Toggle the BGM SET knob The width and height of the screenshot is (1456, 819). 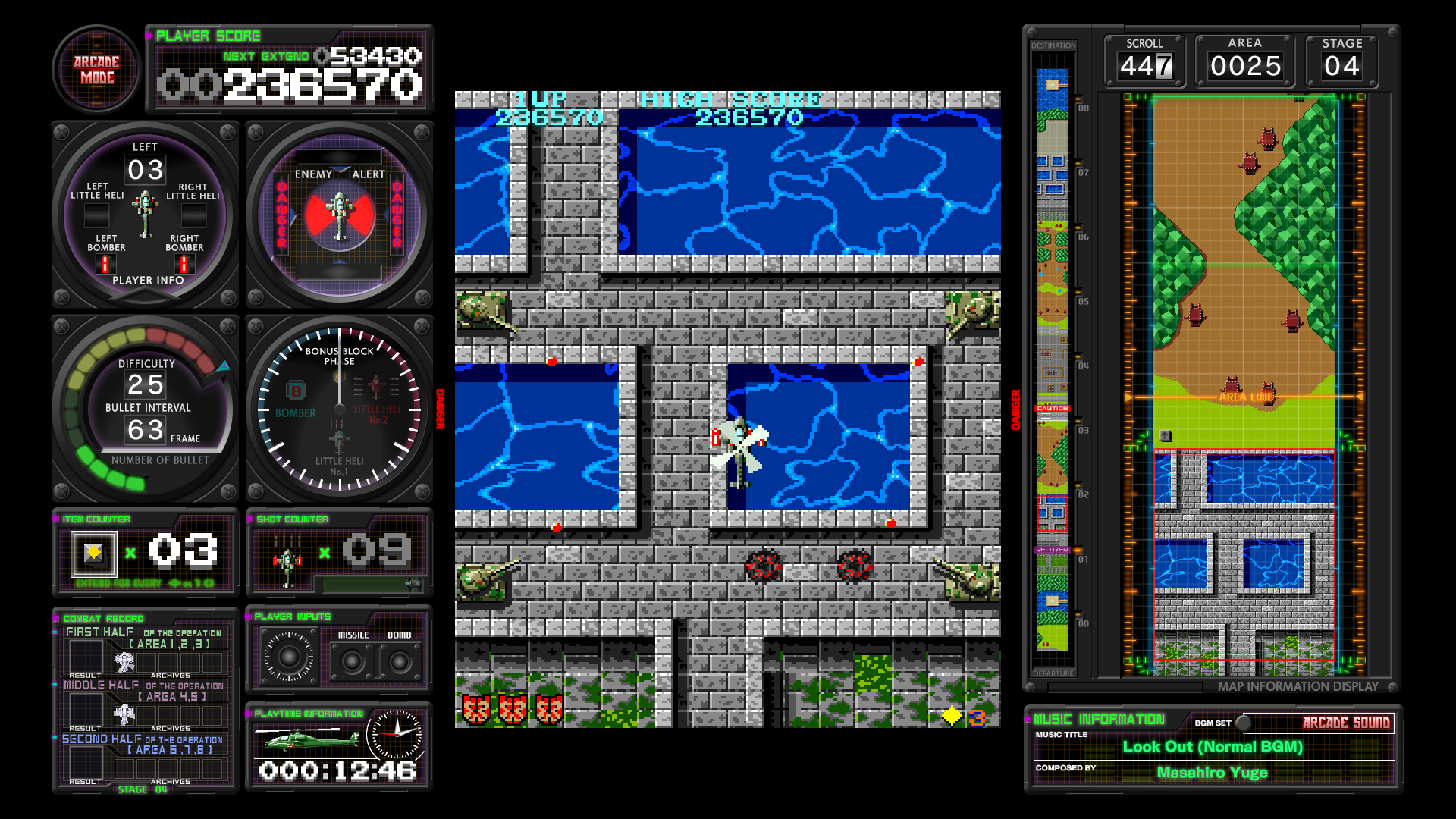[x=1242, y=722]
